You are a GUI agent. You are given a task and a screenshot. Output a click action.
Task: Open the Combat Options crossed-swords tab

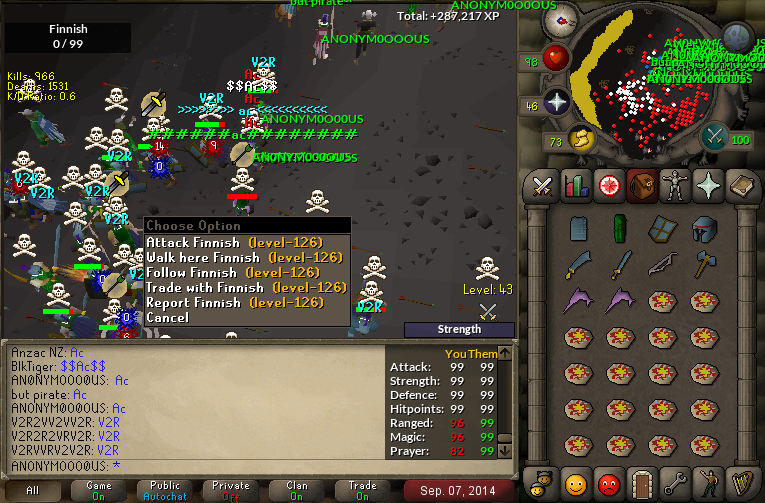[x=542, y=186]
